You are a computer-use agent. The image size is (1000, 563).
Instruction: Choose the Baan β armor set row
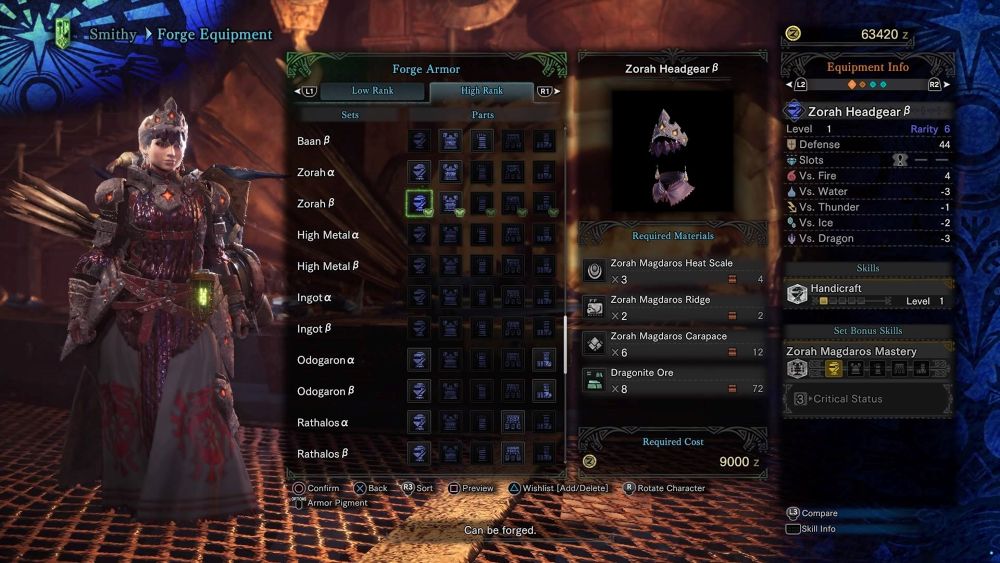coord(314,141)
